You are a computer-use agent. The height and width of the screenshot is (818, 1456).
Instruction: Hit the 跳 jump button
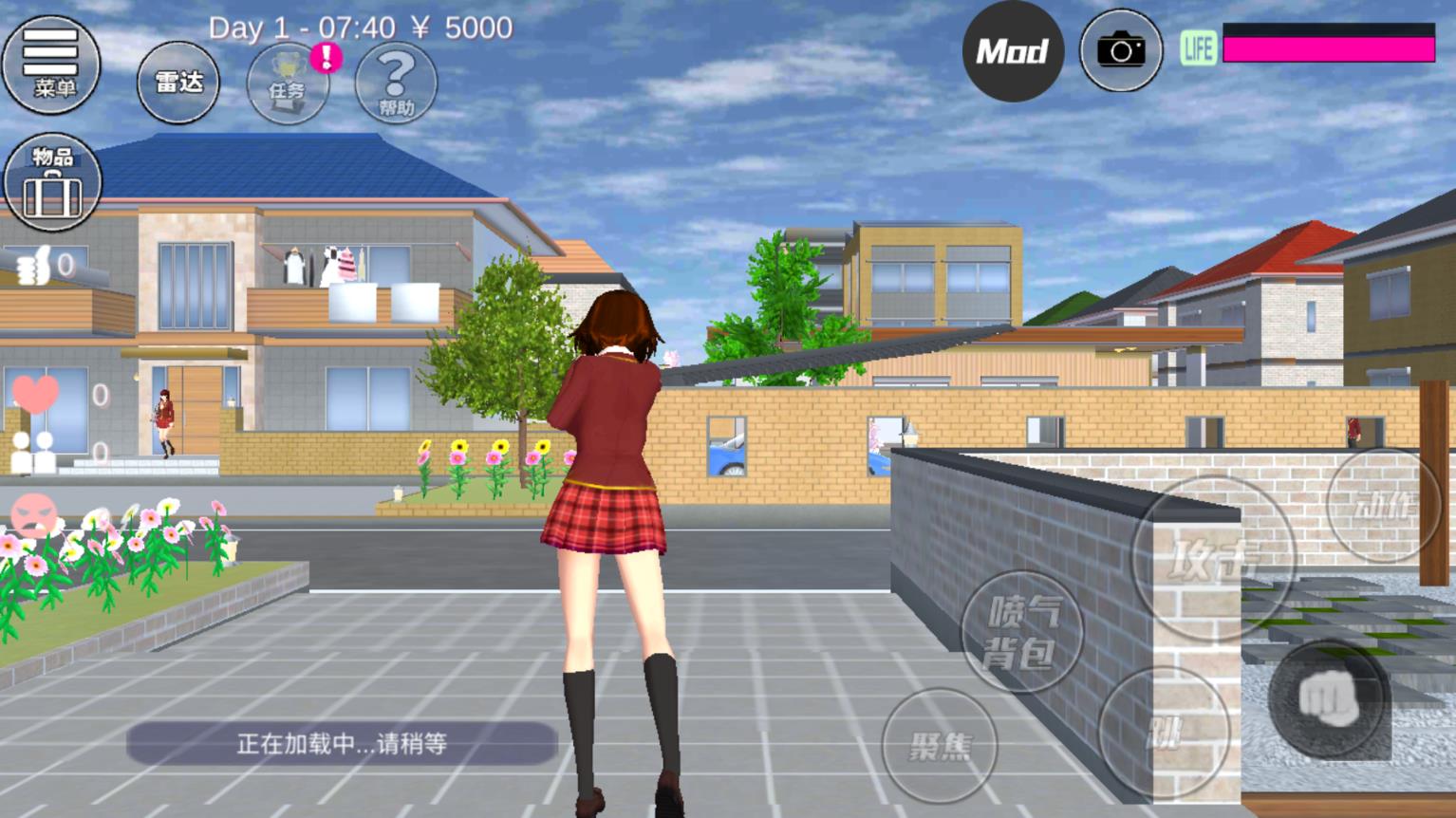pyautogui.click(x=1164, y=732)
